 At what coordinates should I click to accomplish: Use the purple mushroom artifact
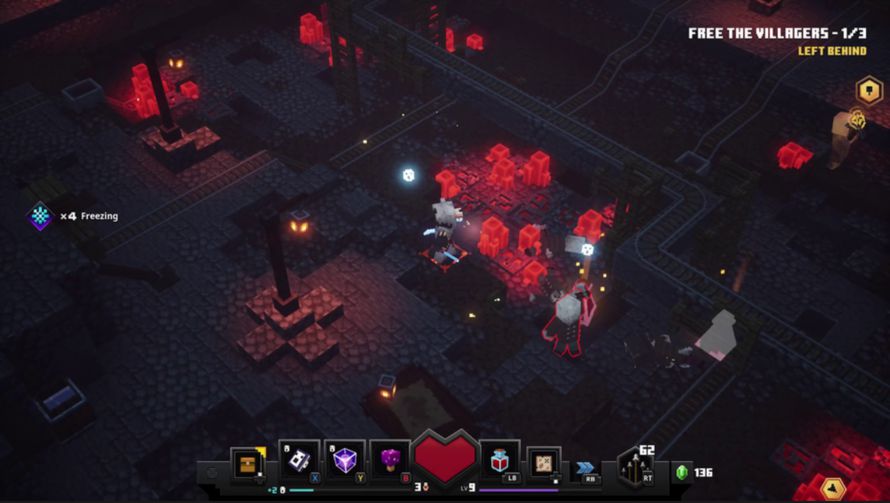(x=389, y=460)
